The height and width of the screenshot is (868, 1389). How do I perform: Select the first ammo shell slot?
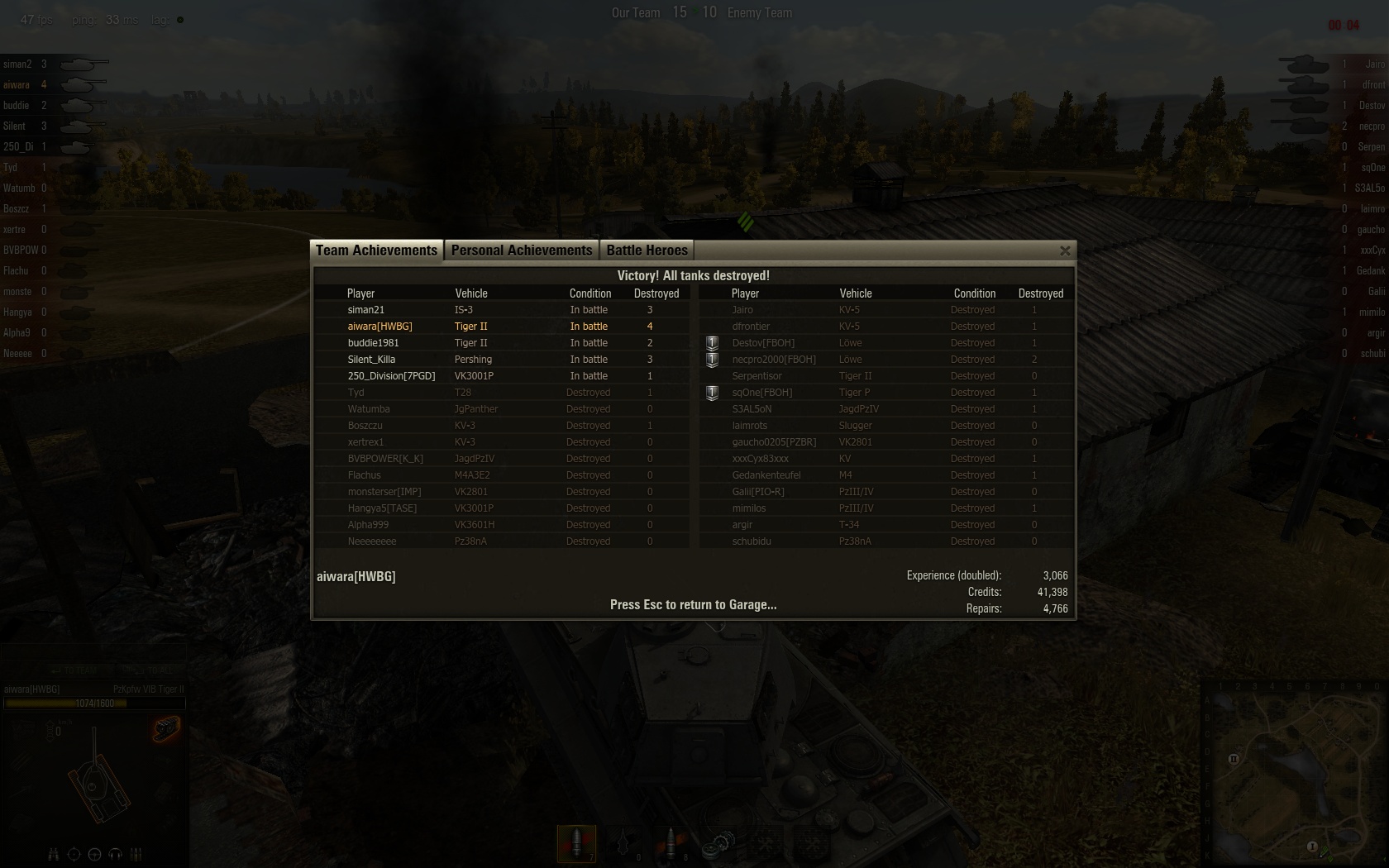pos(576,843)
